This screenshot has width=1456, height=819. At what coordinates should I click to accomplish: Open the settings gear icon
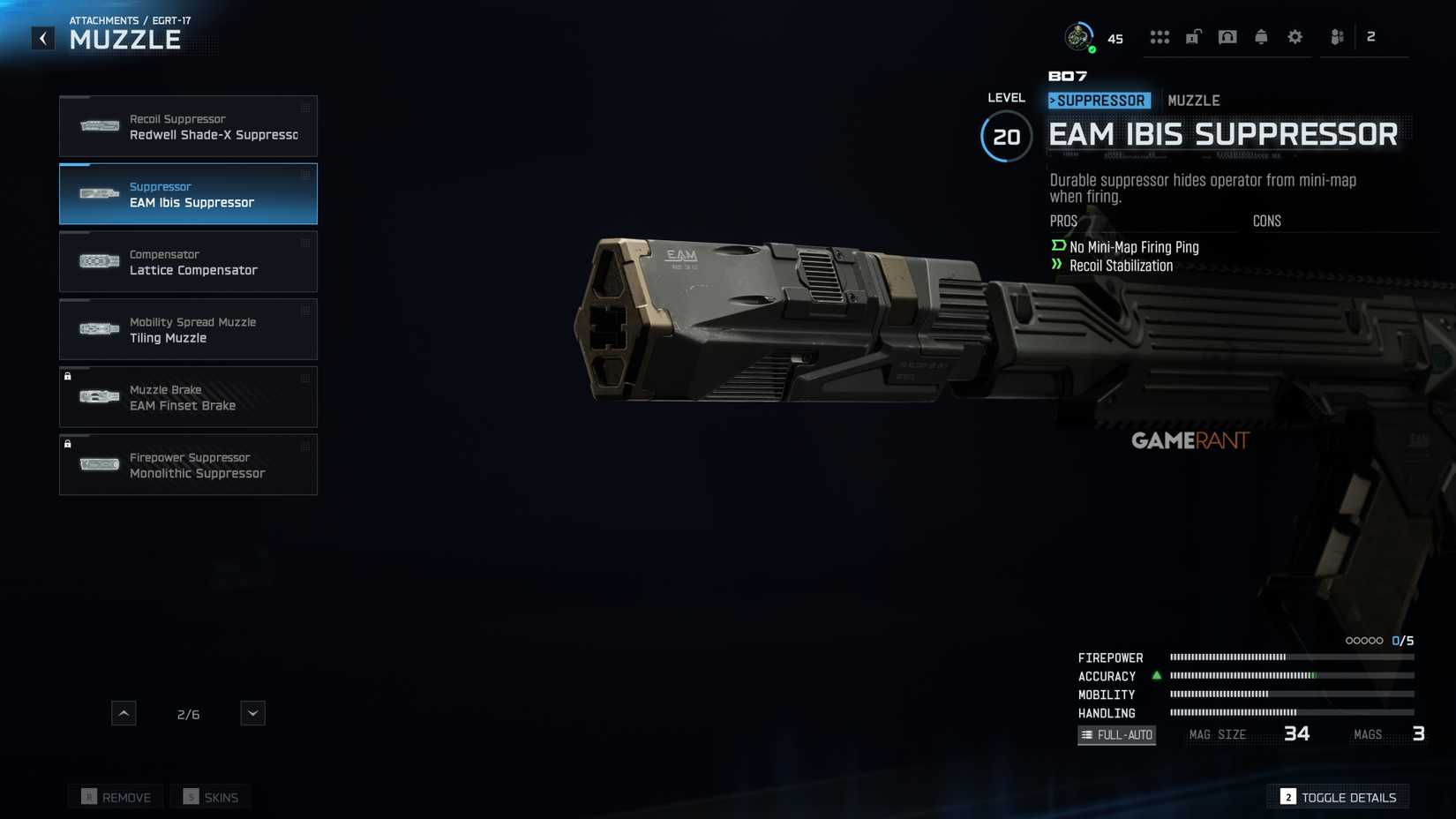click(1295, 36)
